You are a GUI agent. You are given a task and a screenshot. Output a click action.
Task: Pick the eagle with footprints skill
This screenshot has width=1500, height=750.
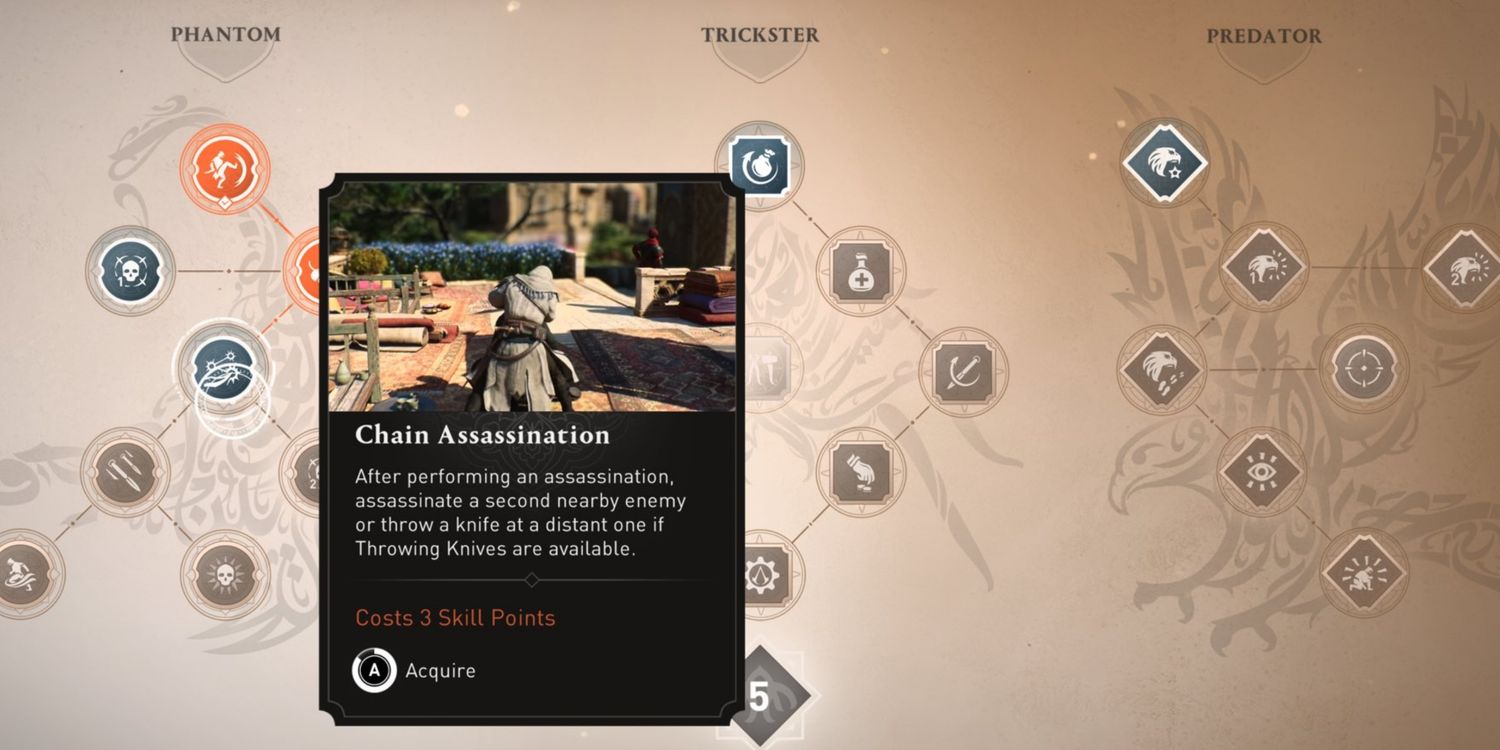coord(1162,369)
